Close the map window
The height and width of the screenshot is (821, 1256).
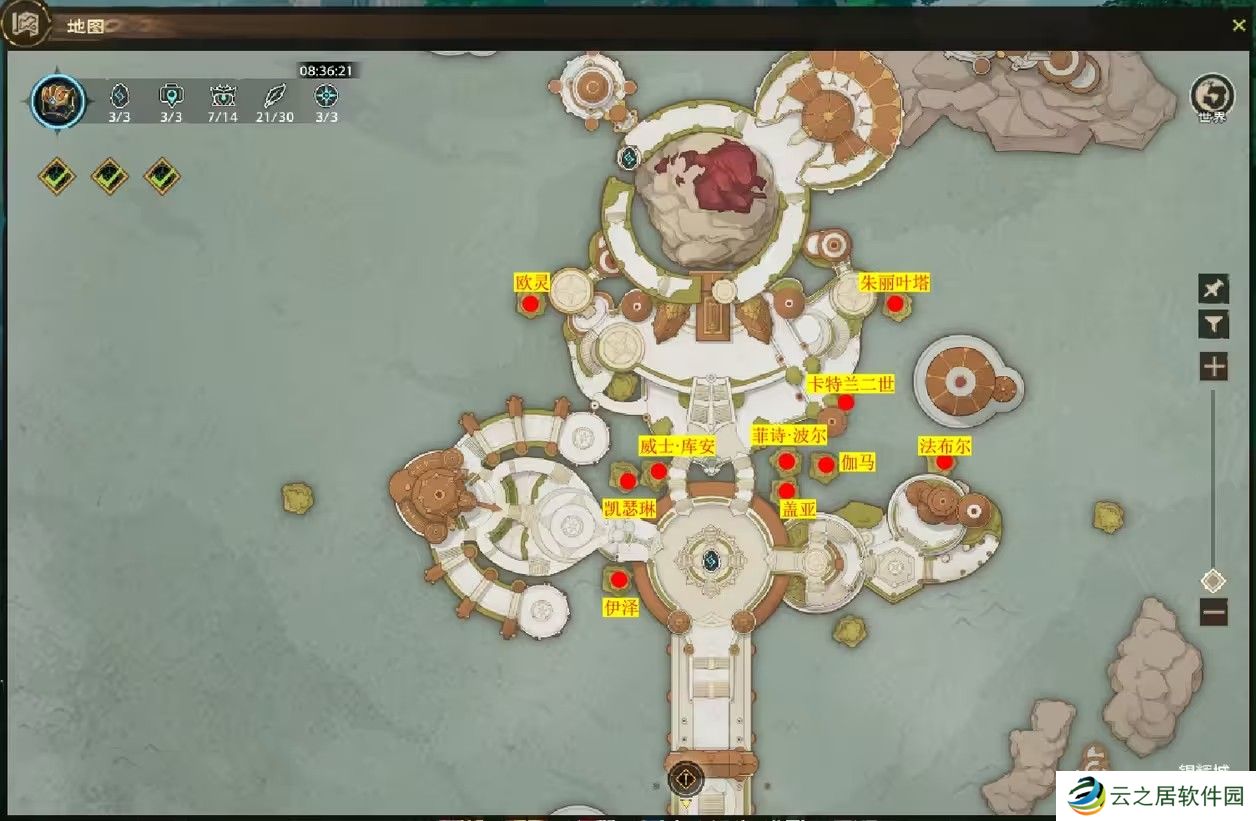coord(1238,26)
